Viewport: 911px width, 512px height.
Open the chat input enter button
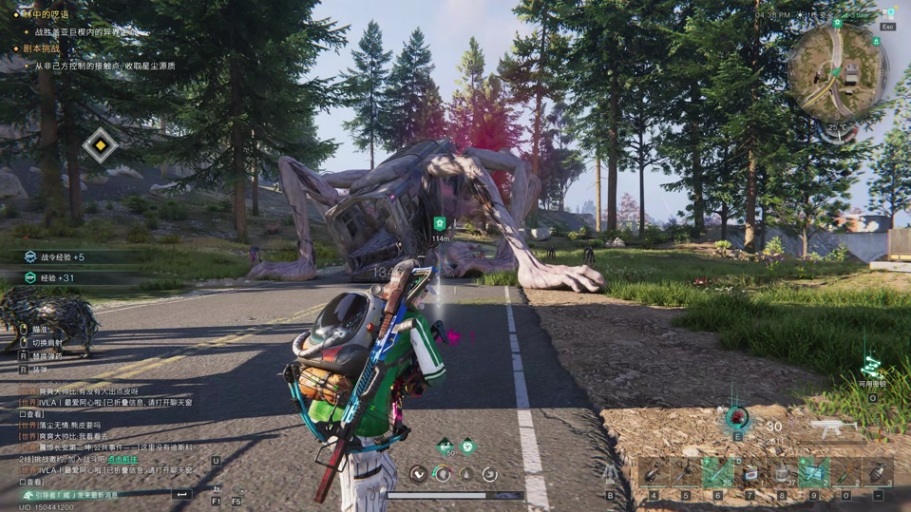pyautogui.click(x=182, y=494)
